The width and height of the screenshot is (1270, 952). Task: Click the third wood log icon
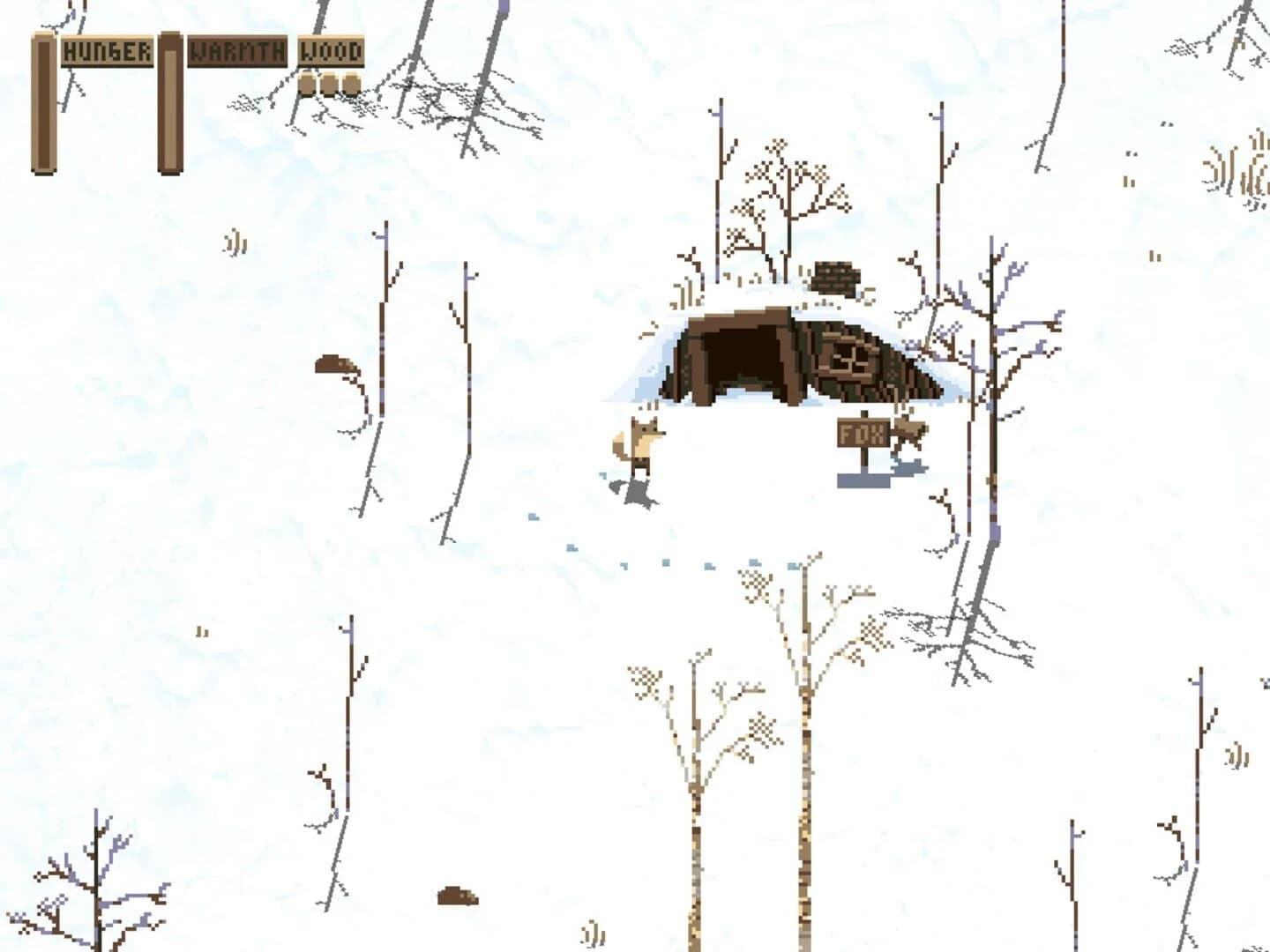[351, 83]
